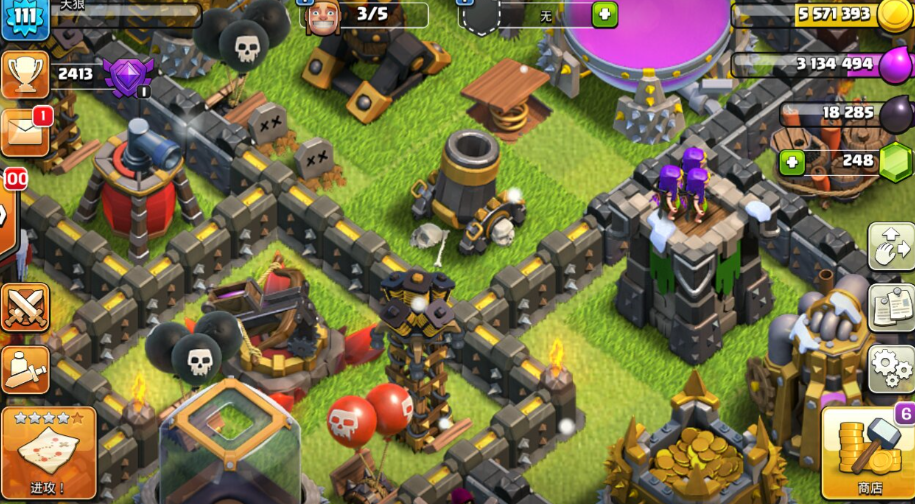
Task: Buy more gems with the green plus
Action: [x=792, y=161]
